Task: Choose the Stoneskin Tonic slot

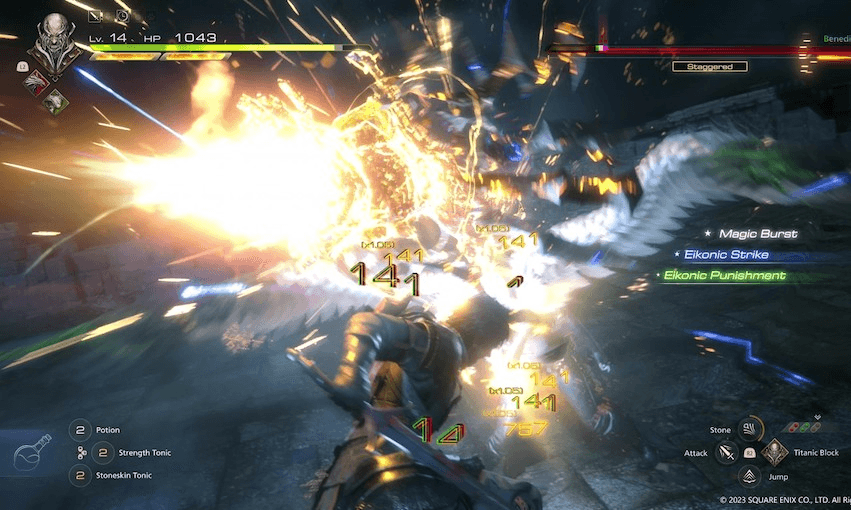Action: click(x=79, y=475)
